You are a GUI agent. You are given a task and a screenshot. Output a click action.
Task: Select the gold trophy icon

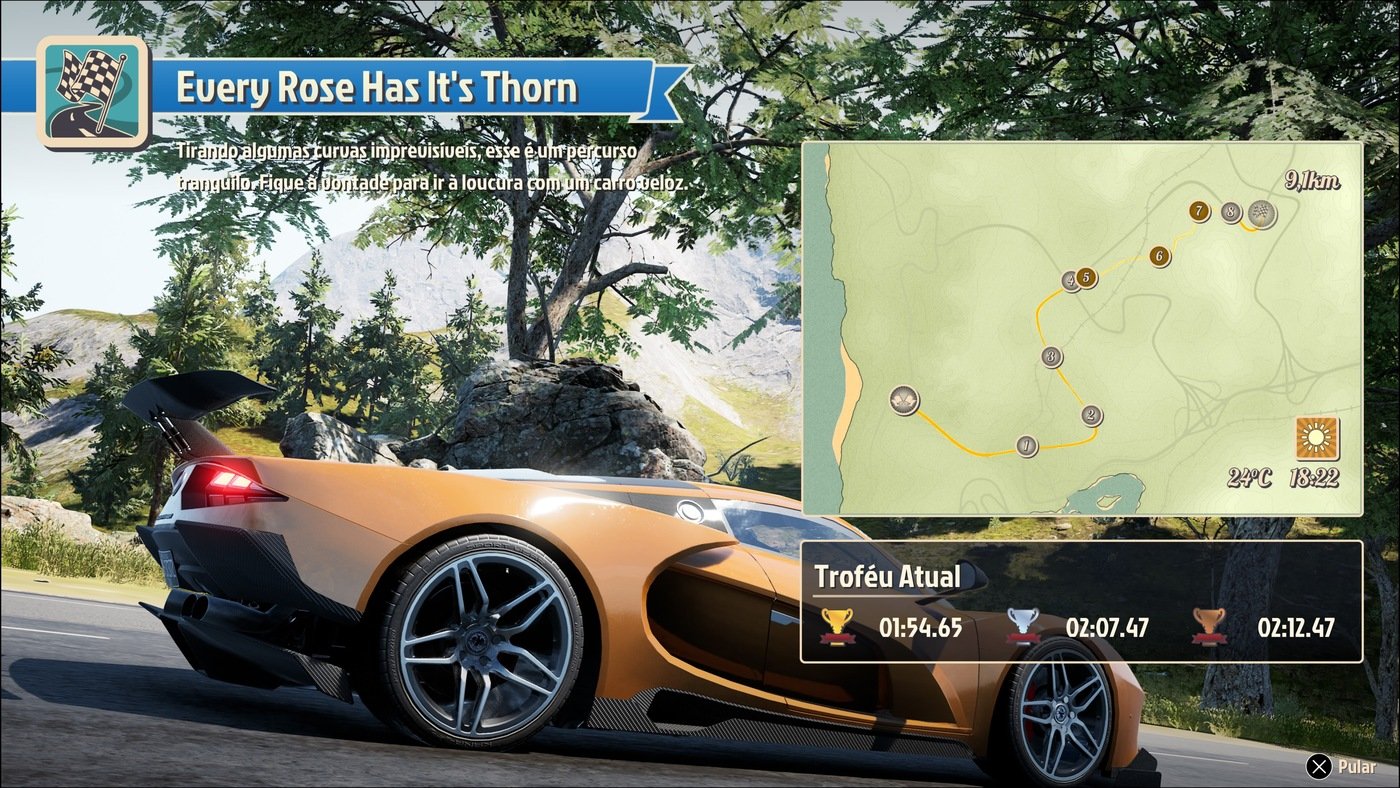835,627
